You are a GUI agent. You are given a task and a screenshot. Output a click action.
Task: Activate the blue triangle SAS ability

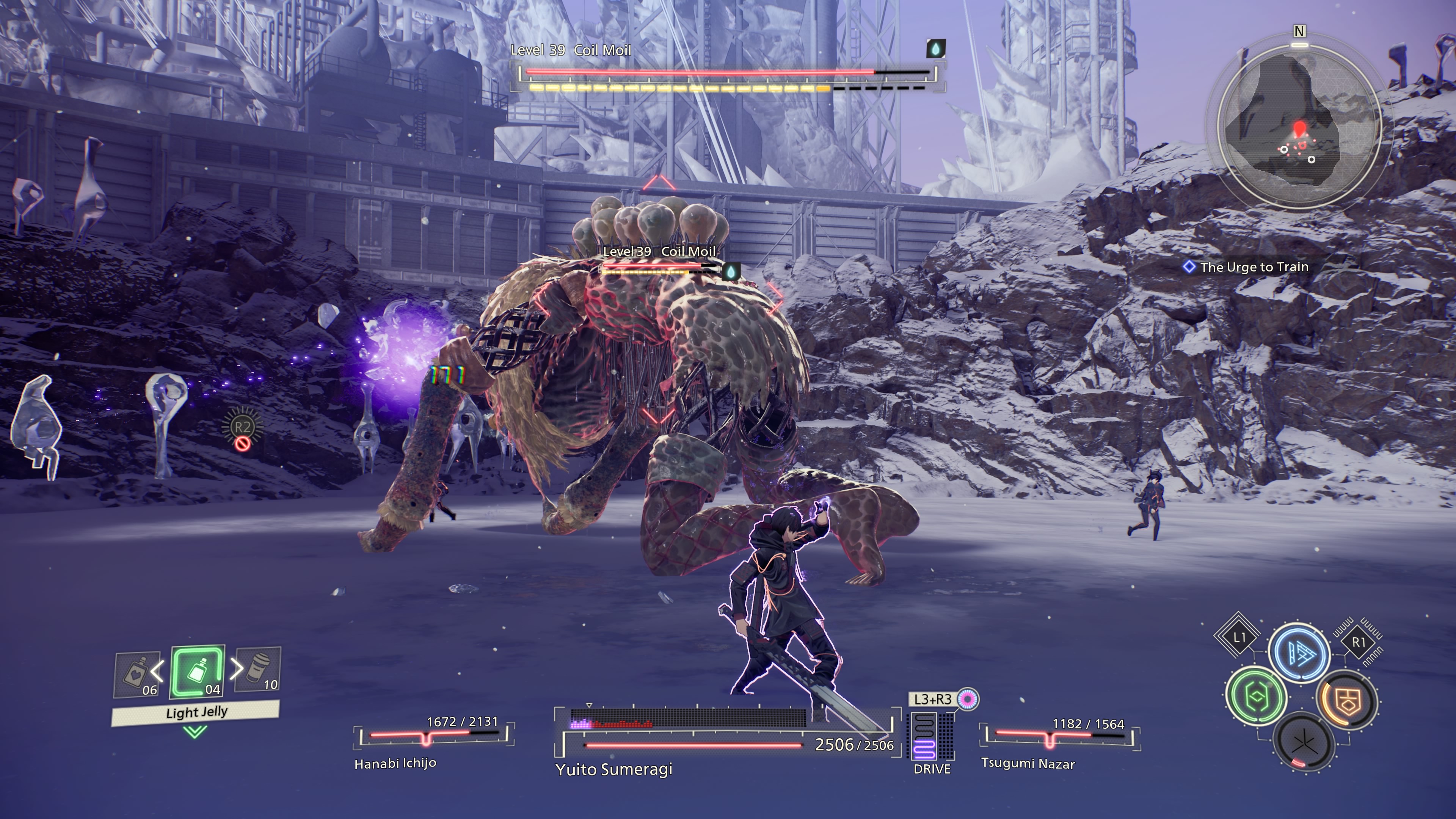pos(1299,653)
